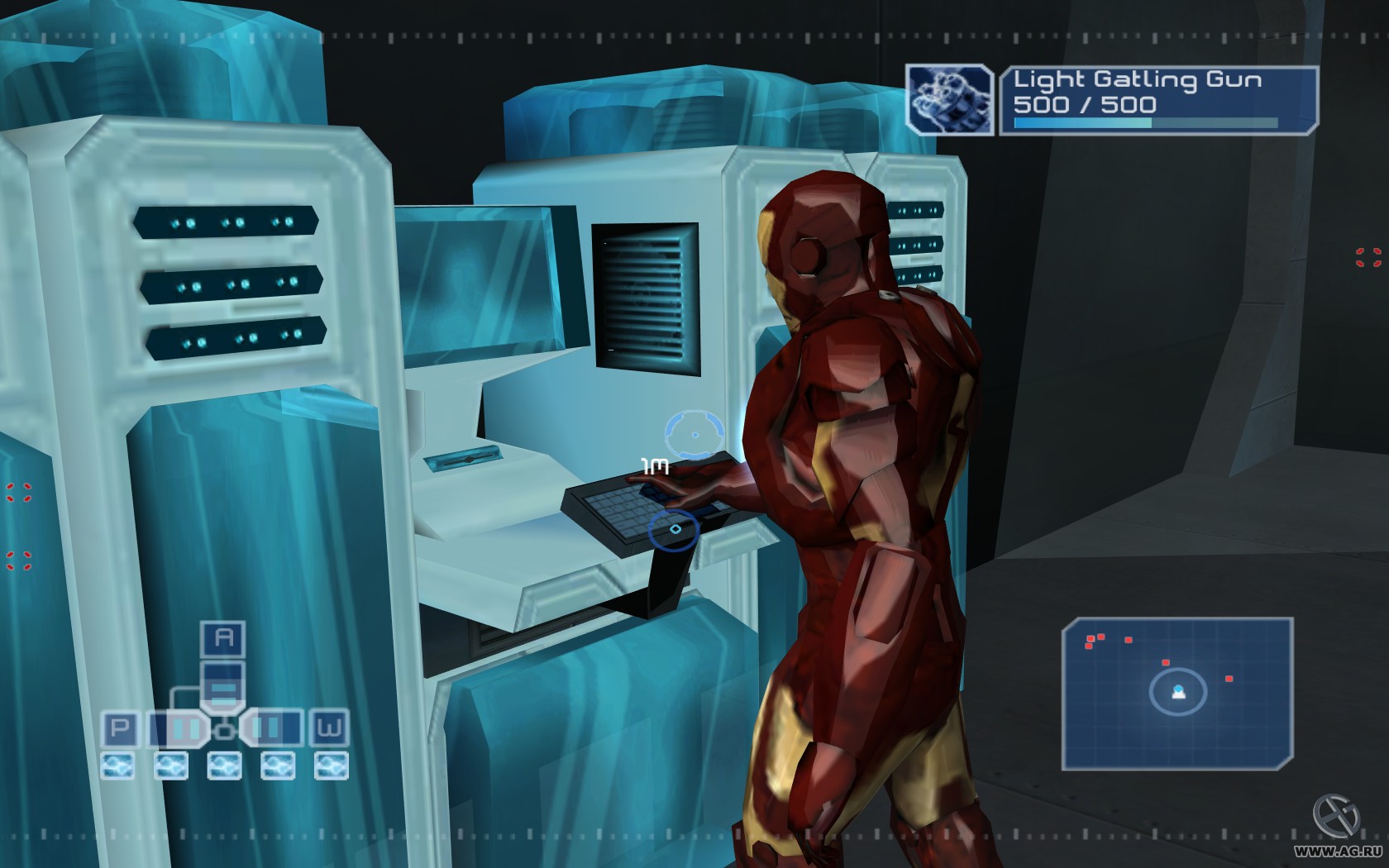Click the W weapons systems icon
1389x868 pixels.
coord(328,727)
